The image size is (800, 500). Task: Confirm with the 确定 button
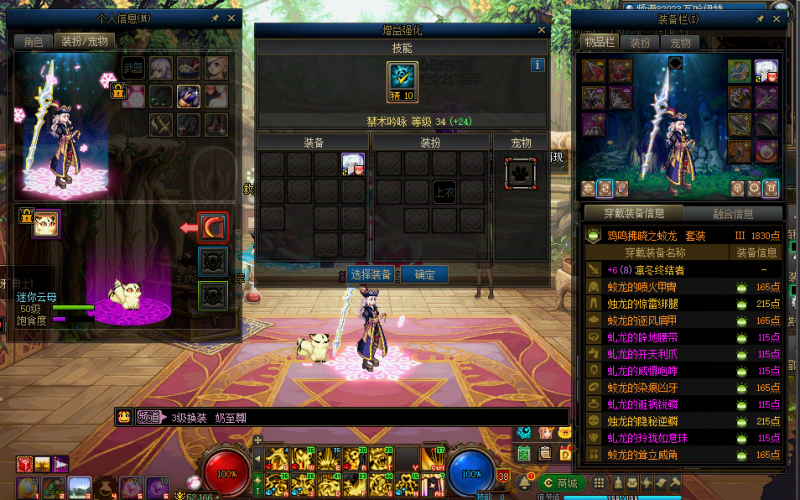424,274
